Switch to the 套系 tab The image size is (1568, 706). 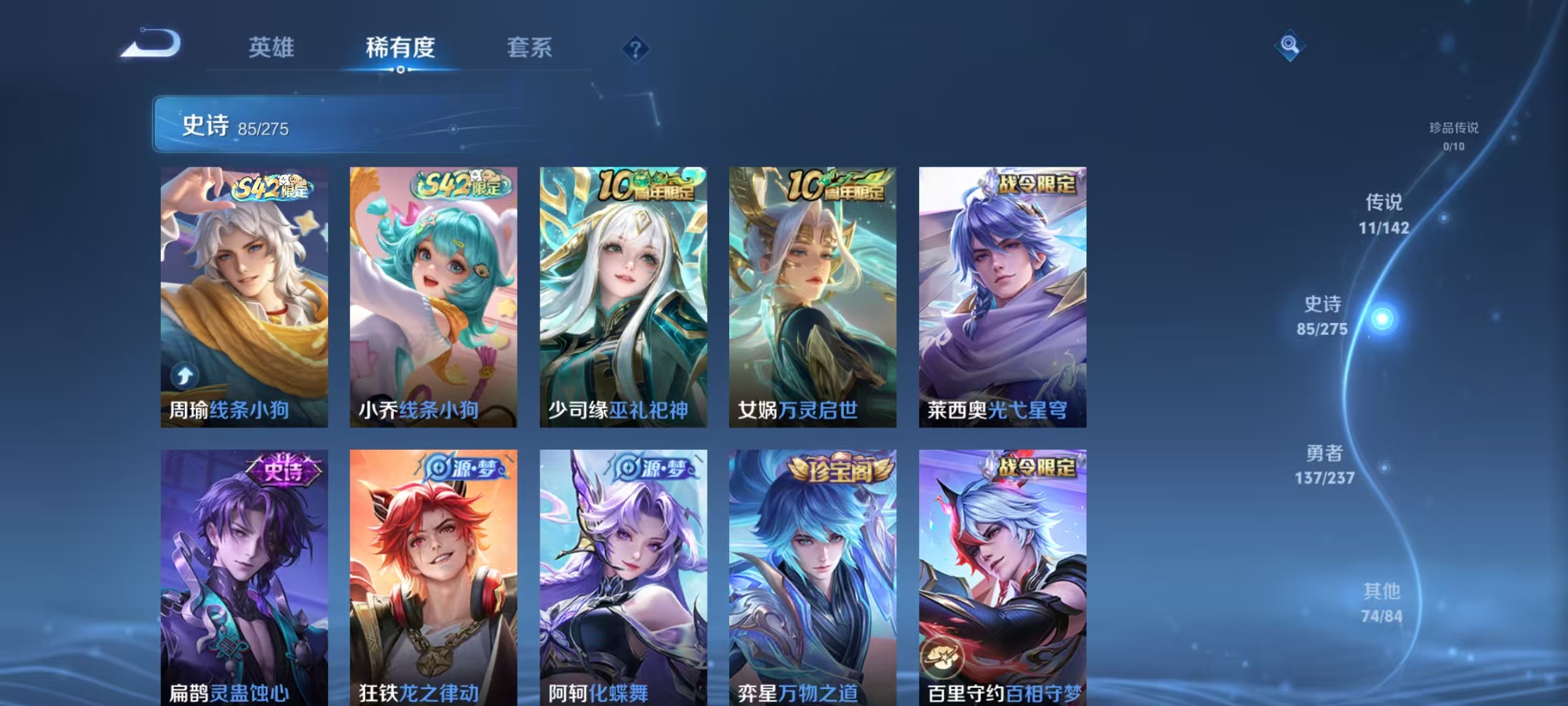click(531, 48)
